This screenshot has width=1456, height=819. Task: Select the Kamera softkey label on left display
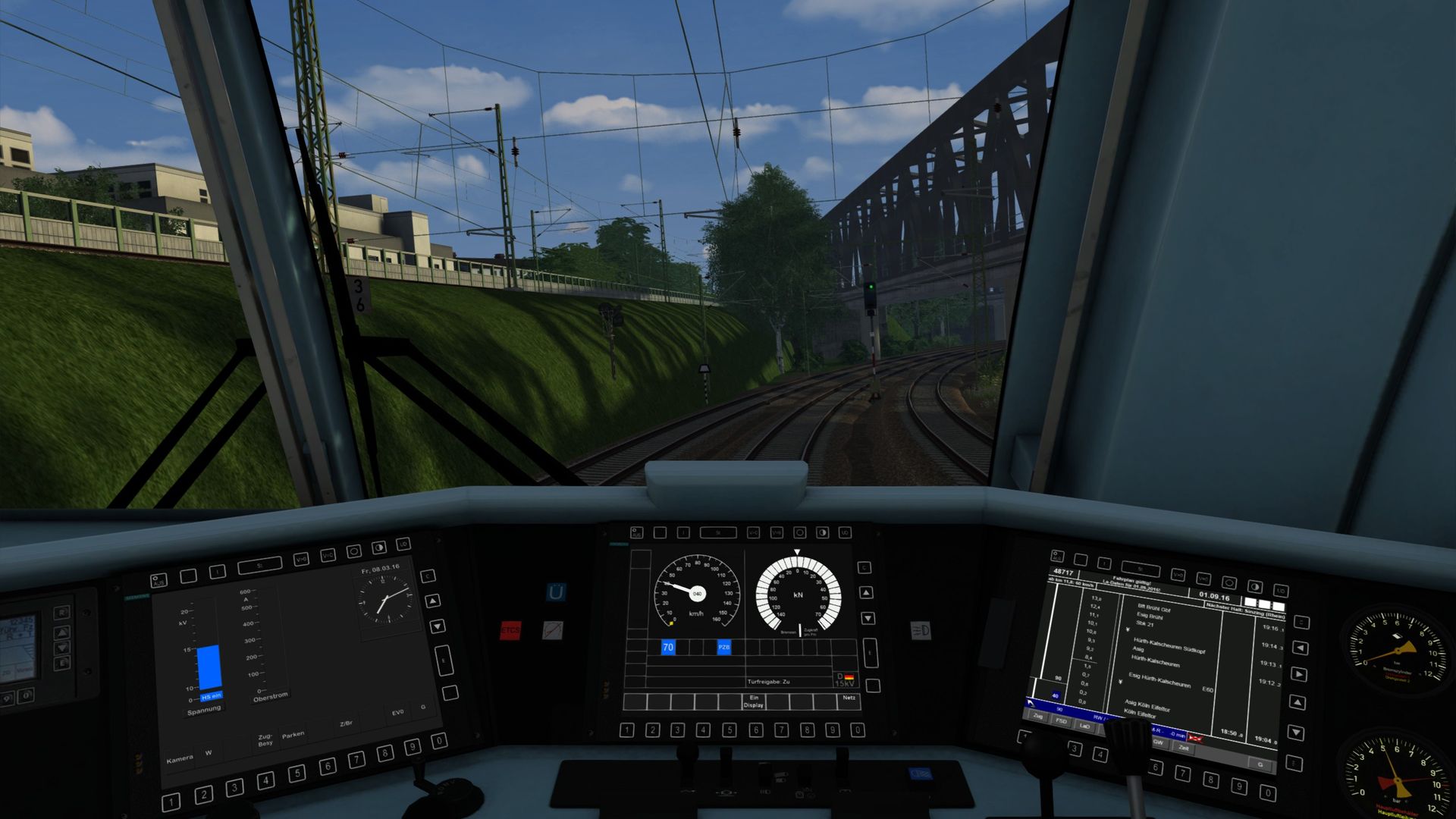click(180, 759)
